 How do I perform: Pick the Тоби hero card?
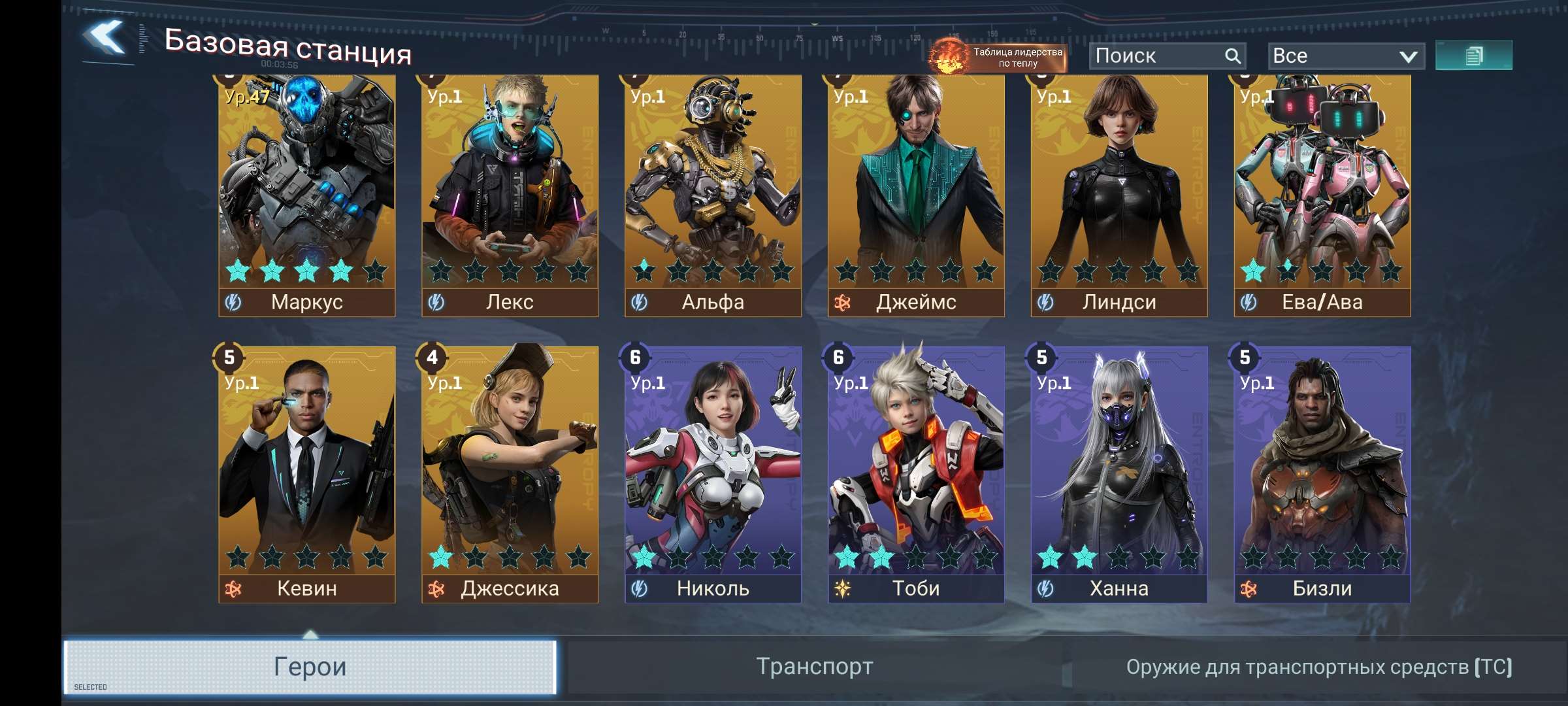[916, 474]
